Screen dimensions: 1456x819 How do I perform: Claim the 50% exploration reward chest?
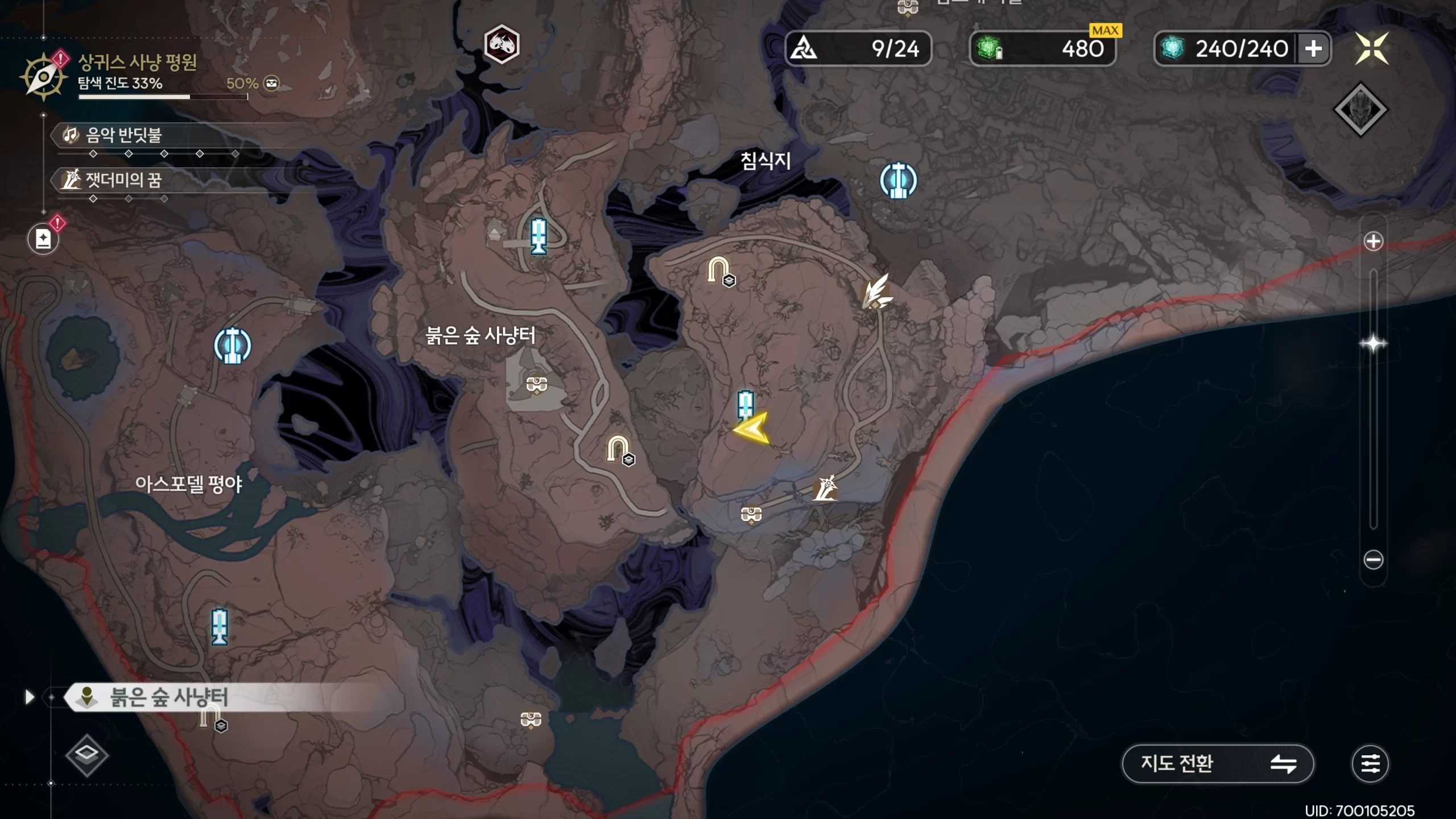point(272,84)
